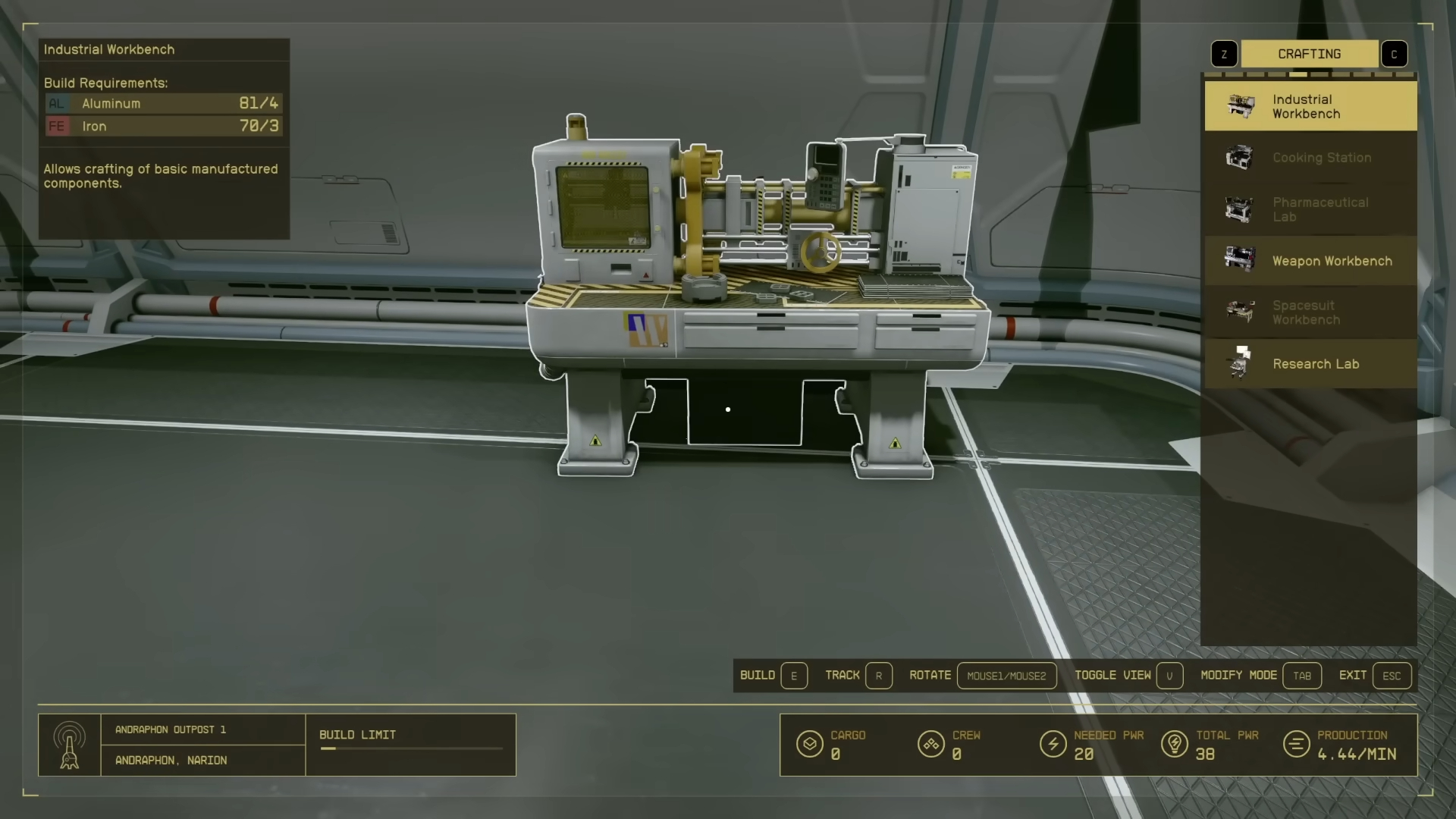Image resolution: width=1456 pixels, height=819 pixels.
Task: Toggle Modify Mode via the TAB button
Action: click(x=1302, y=676)
